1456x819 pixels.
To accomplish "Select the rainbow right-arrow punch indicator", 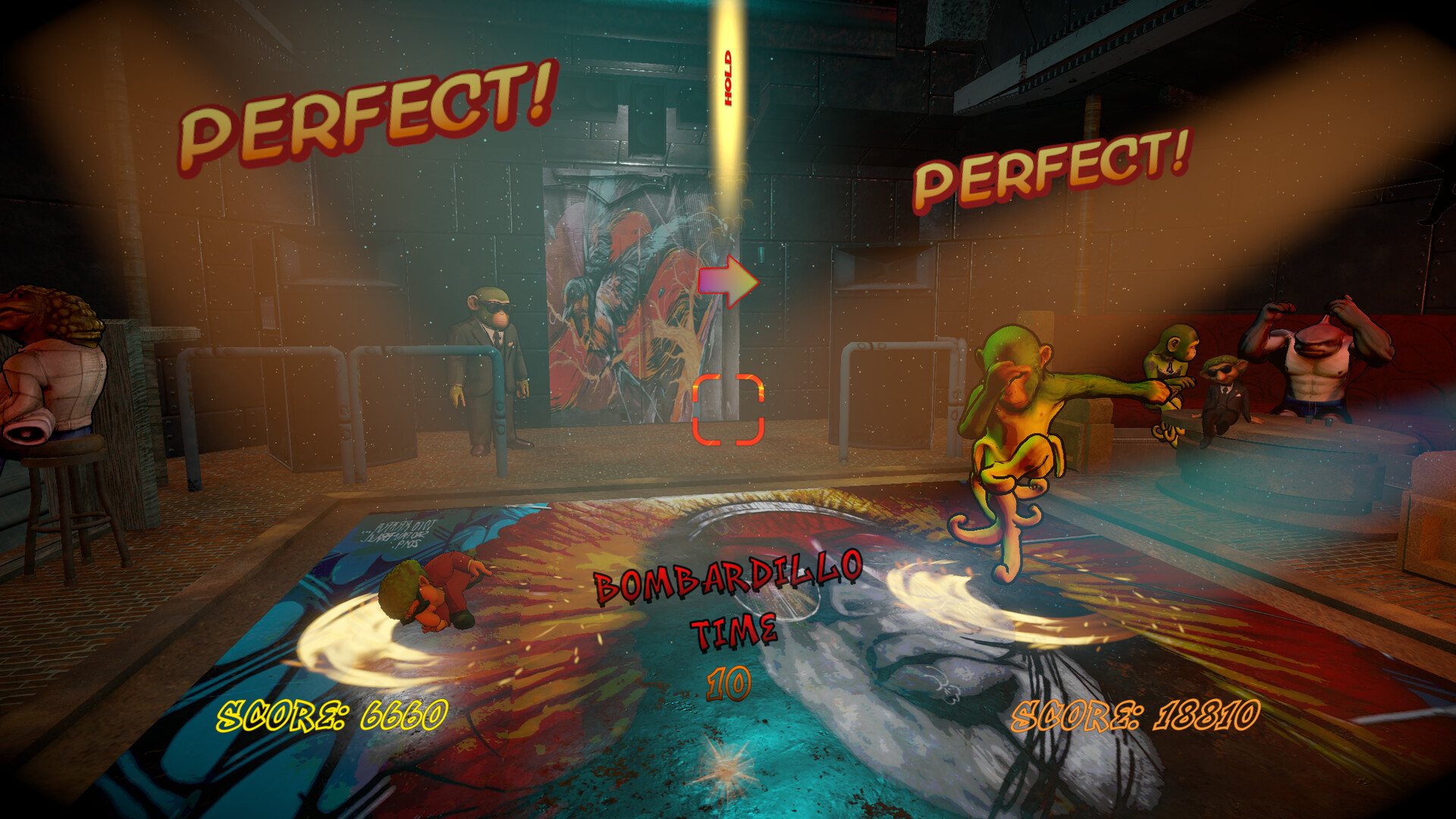I will [730, 279].
